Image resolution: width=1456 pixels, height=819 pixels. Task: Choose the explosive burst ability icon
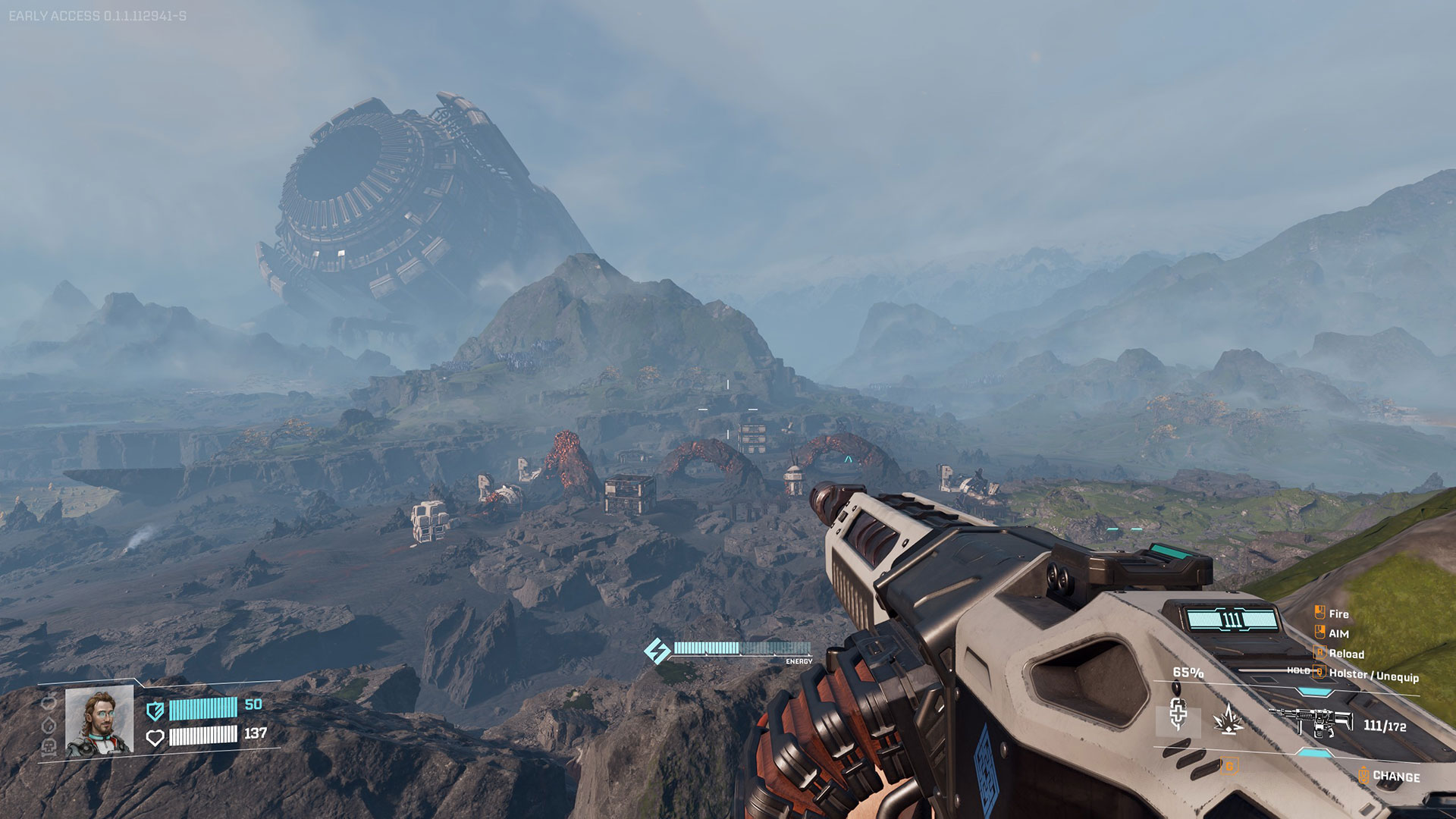(1228, 720)
